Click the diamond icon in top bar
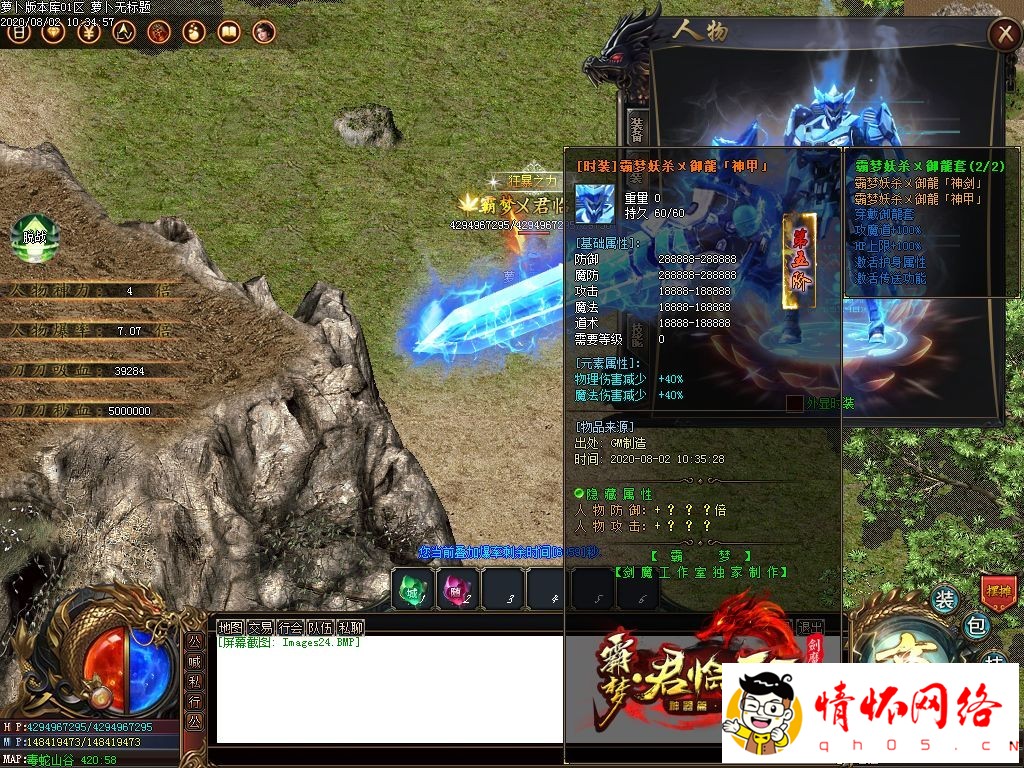Viewport: 1024px width, 768px height. tap(54, 32)
